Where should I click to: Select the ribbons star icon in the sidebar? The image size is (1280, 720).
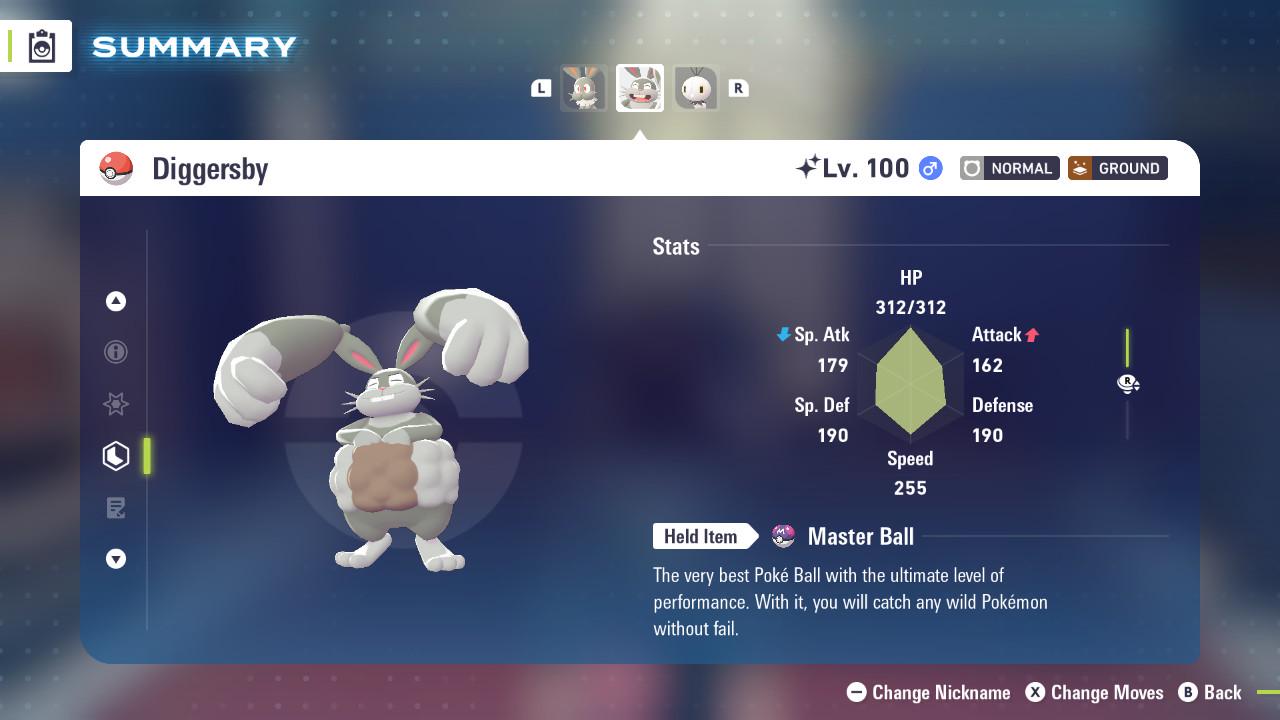pos(116,404)
